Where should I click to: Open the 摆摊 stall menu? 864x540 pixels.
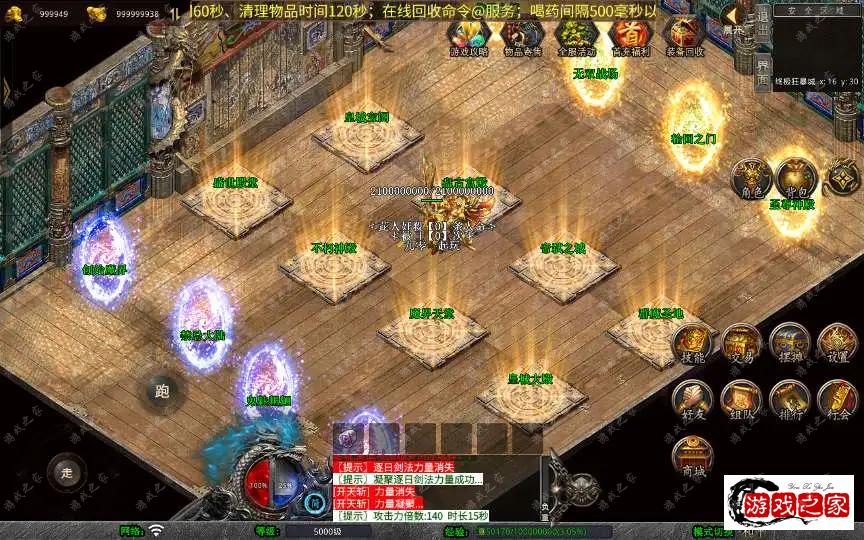(789, 345)
